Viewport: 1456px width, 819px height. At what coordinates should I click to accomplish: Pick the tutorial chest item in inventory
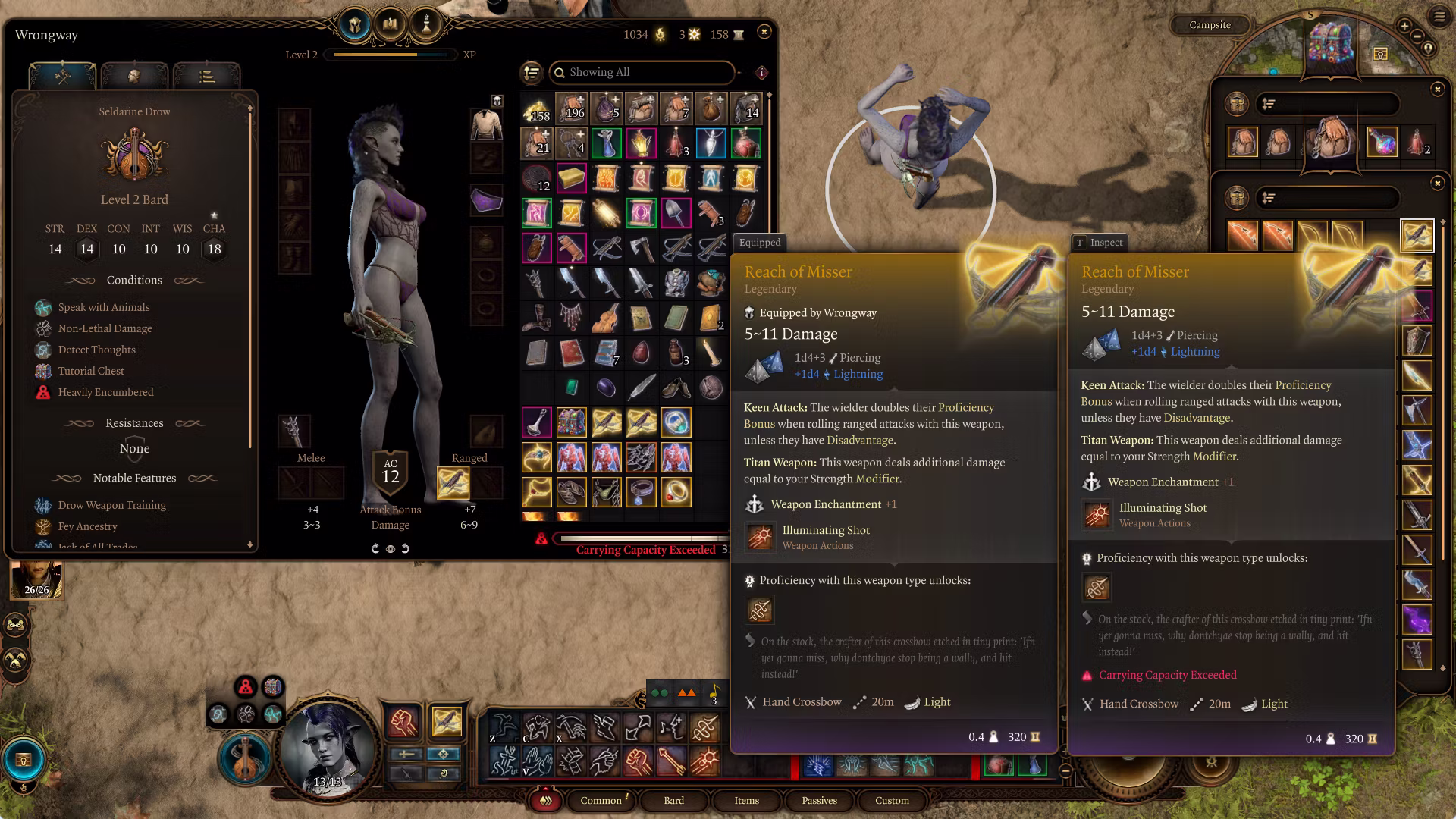[571, 422]
